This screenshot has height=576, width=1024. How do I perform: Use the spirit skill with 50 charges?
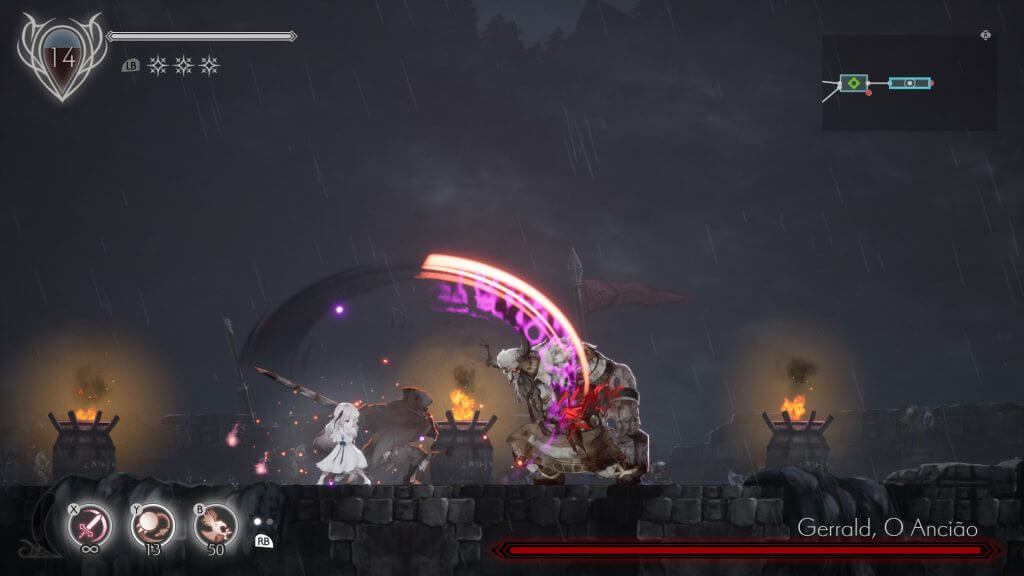coord(214,524)
